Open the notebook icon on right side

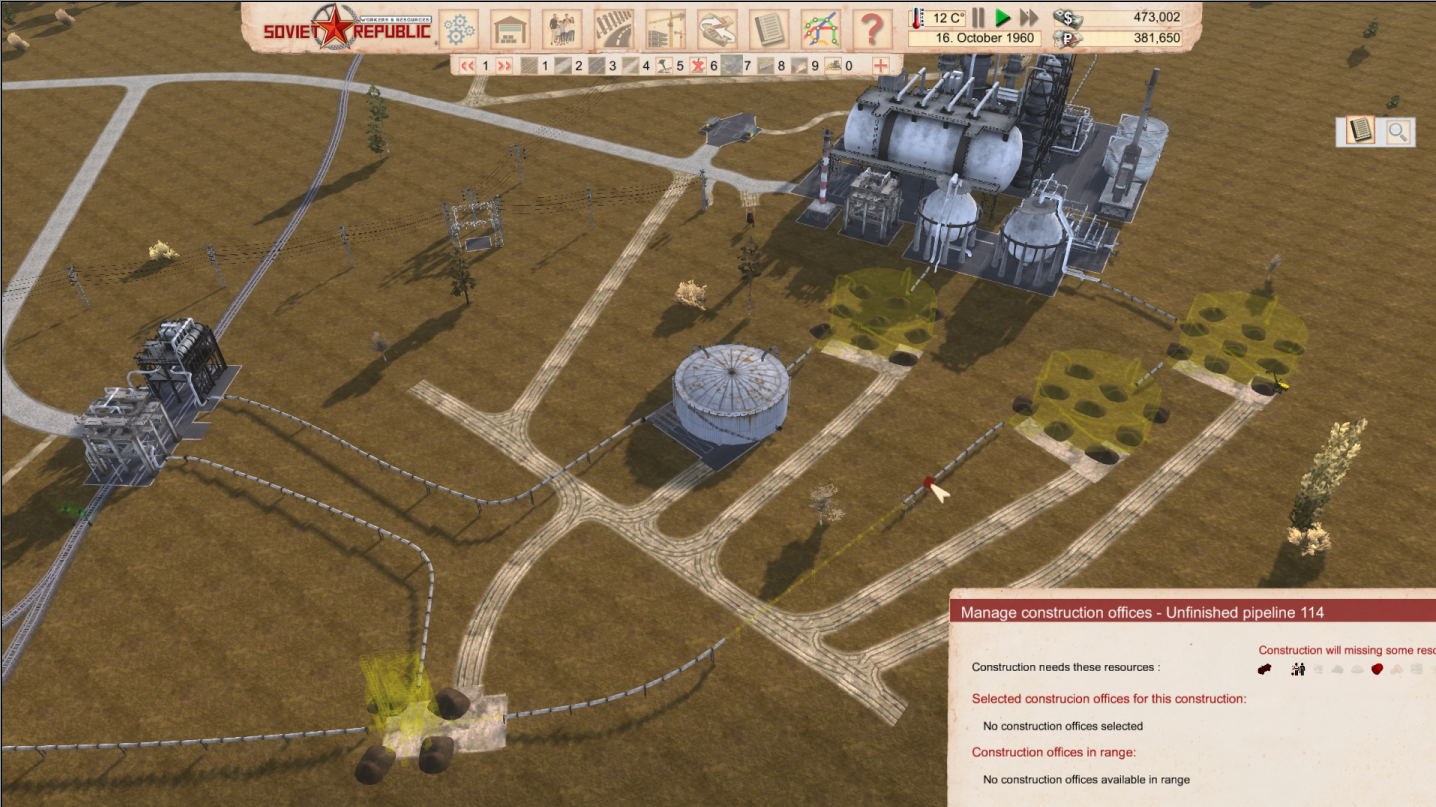(1359, 131)
